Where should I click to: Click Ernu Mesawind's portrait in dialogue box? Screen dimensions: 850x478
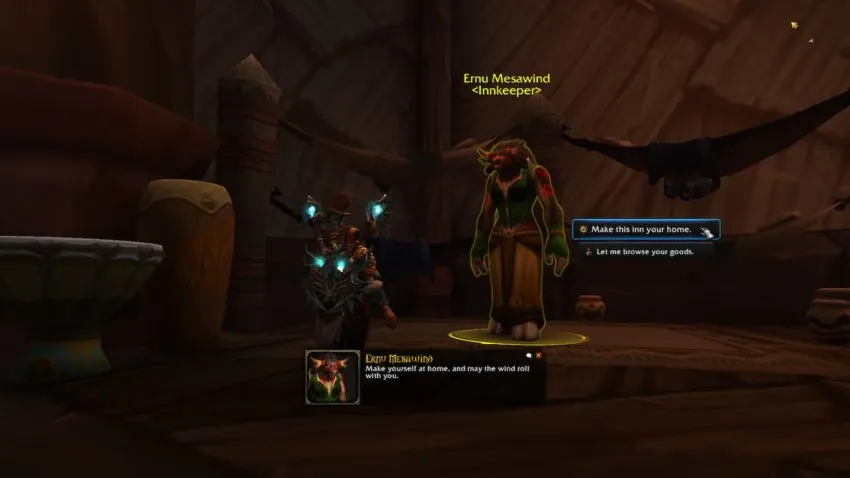tap(332, 377)
